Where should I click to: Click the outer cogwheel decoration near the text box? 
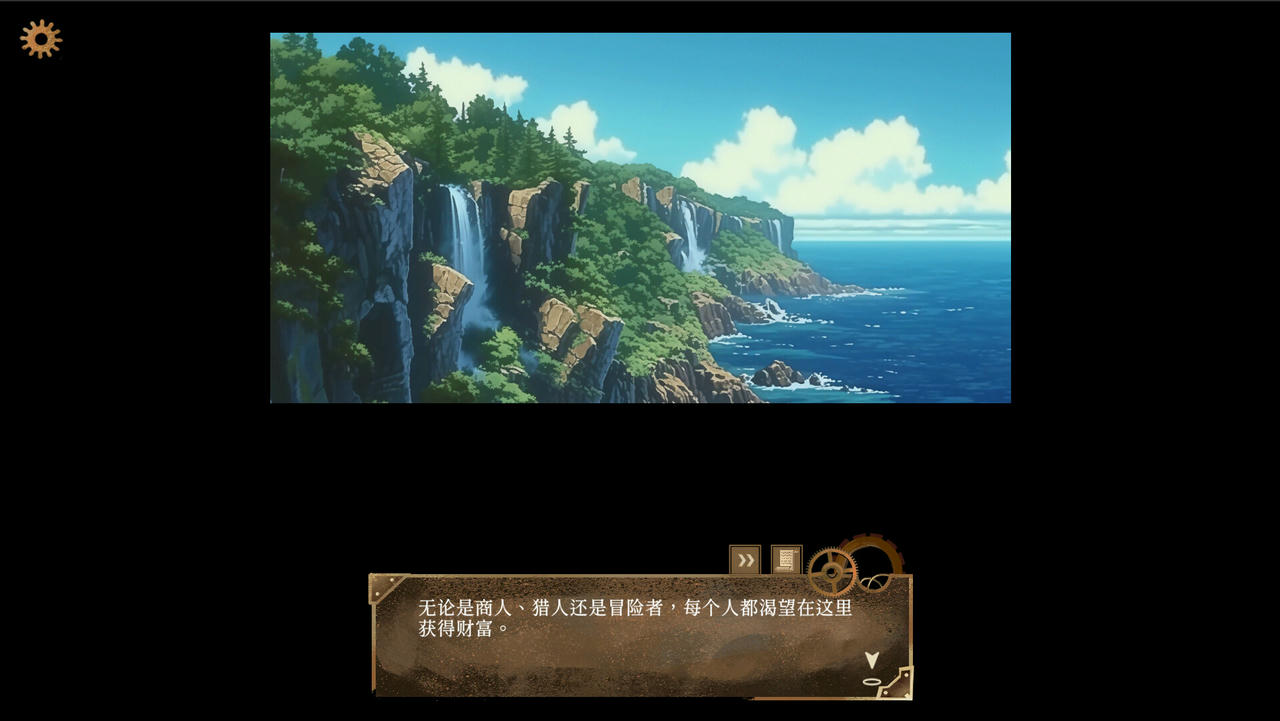coord(876,548)
